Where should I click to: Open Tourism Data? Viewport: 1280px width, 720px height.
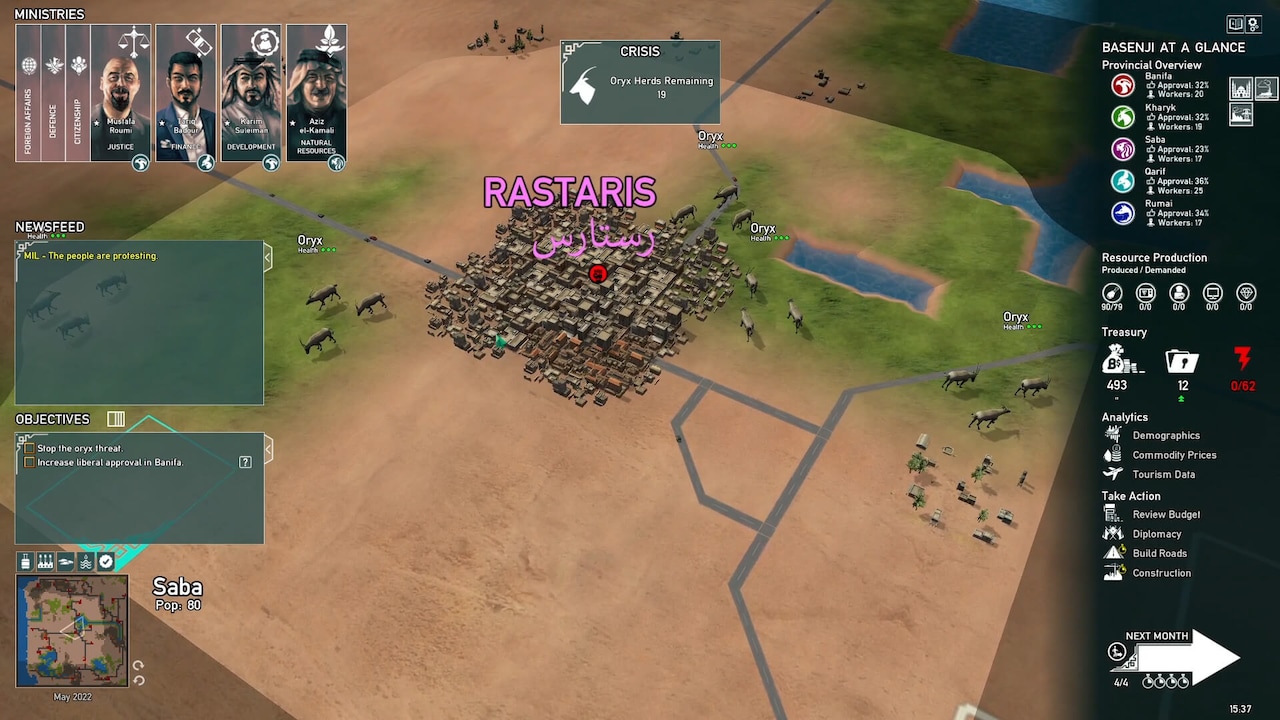[x=1166, y=474]
